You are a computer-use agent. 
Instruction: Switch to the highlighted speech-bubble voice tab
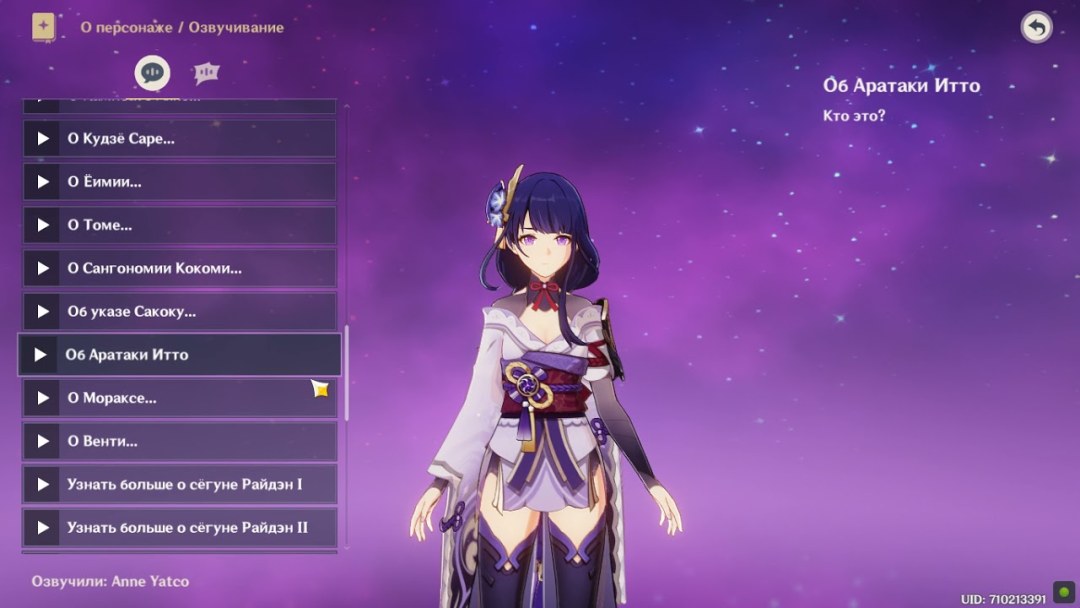tap(152, 72)
